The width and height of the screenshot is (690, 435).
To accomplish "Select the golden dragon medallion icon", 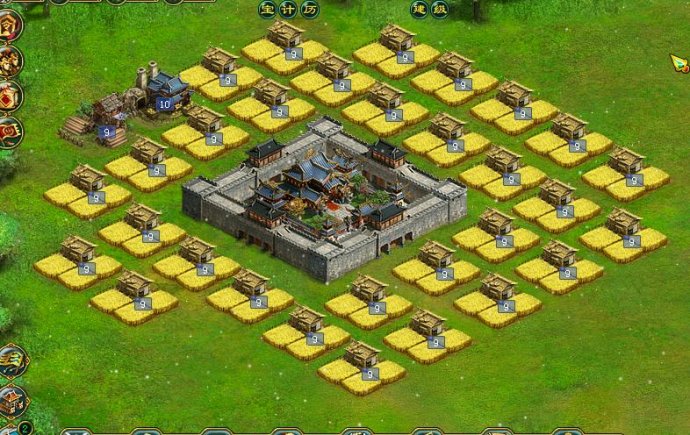I will point(12,361).
